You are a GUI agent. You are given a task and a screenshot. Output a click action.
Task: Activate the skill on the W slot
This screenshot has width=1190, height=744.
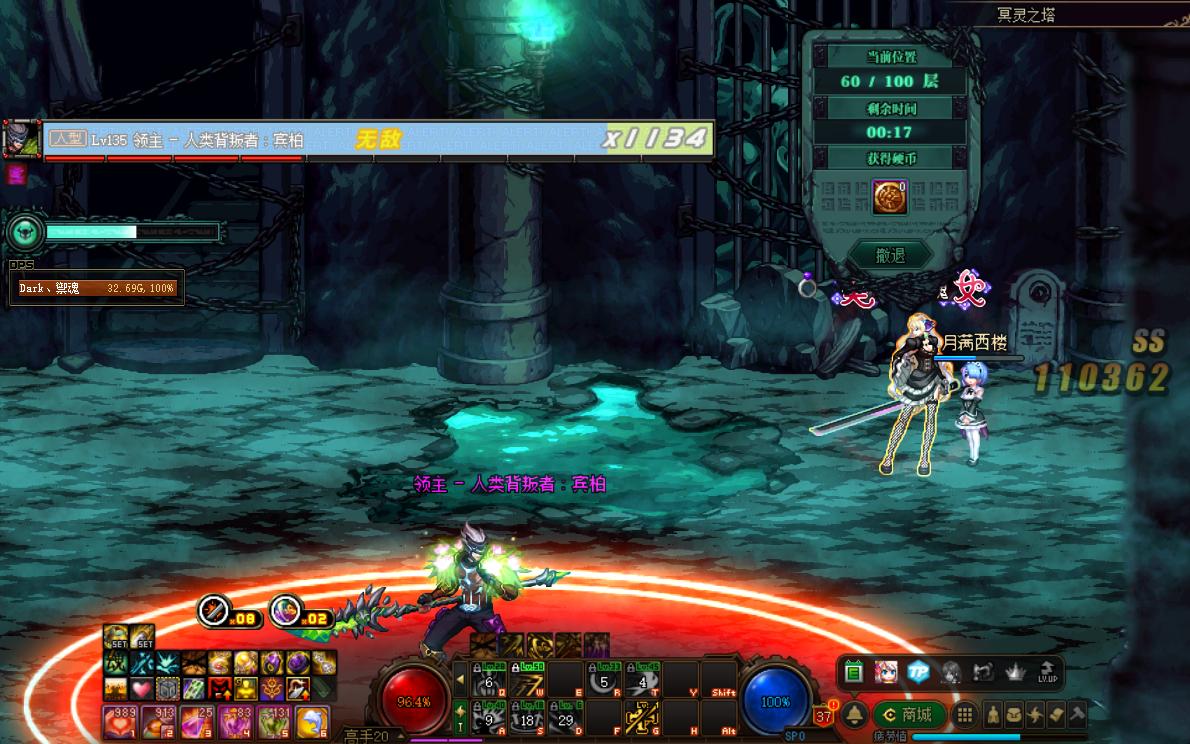[x=526, y=681]
